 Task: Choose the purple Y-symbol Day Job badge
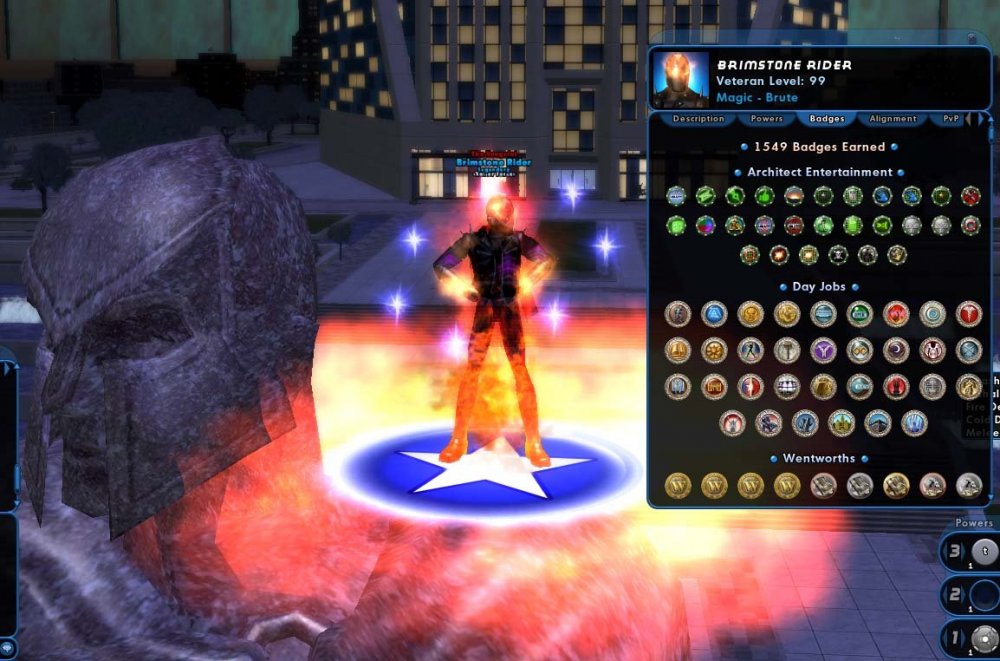[823, 350]
